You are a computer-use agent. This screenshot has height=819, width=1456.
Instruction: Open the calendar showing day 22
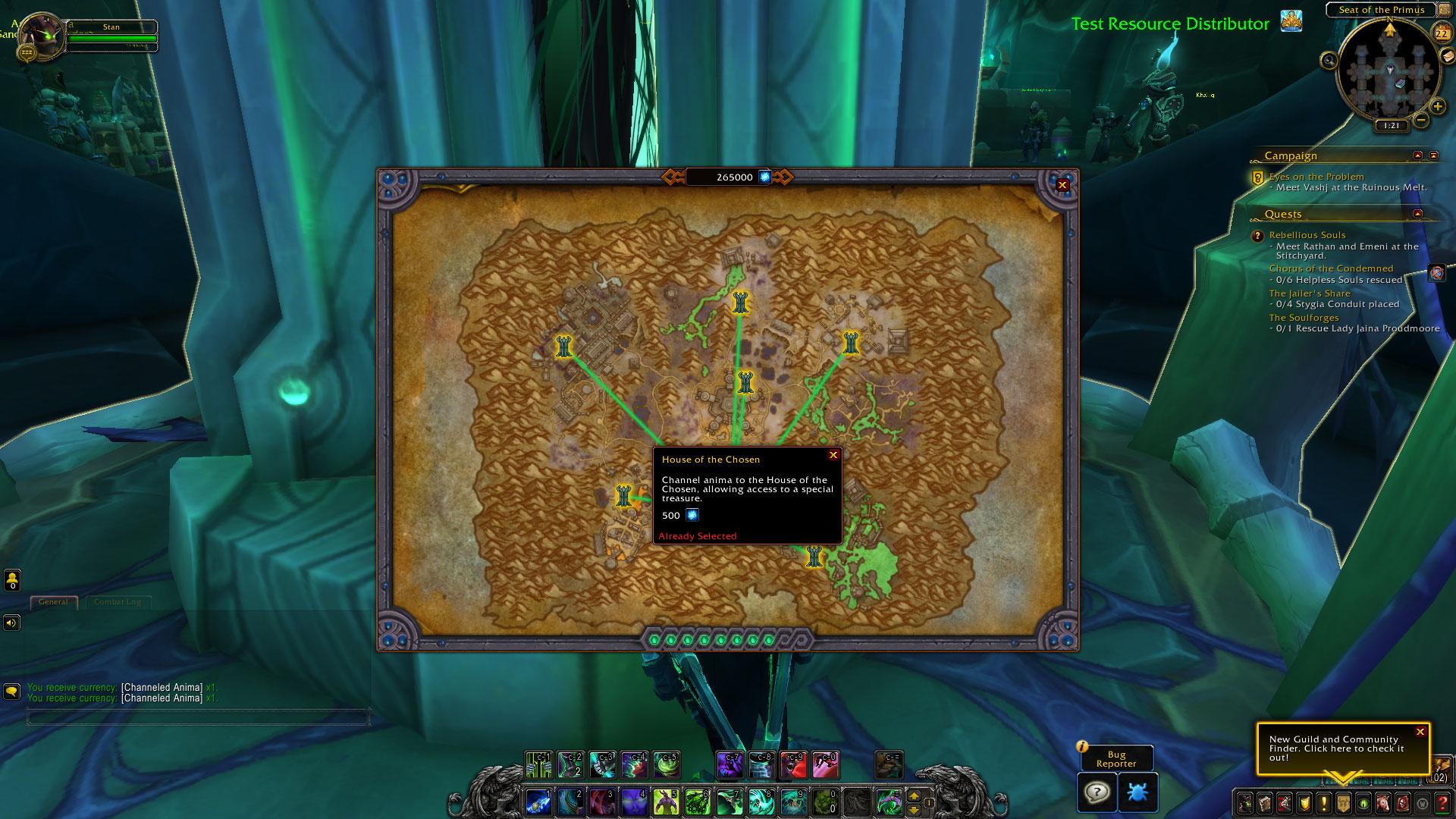click(x=1441, y=33)
